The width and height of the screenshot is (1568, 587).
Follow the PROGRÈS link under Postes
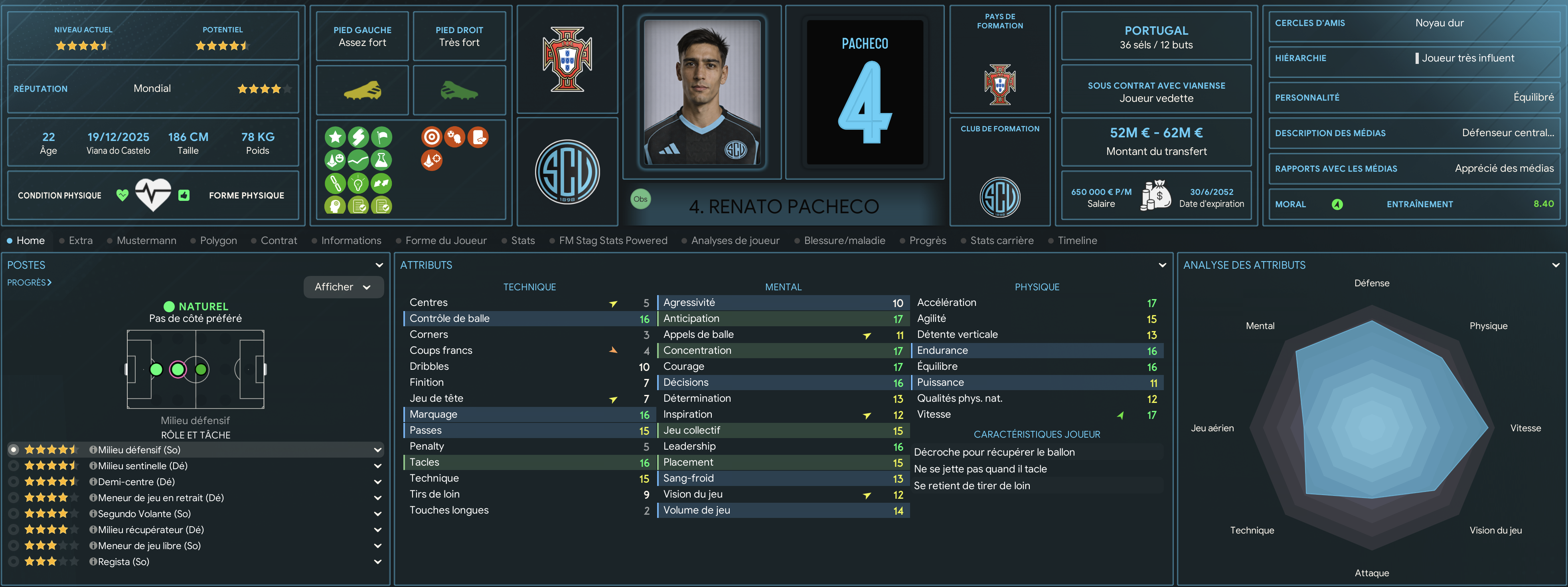(29, 283)
